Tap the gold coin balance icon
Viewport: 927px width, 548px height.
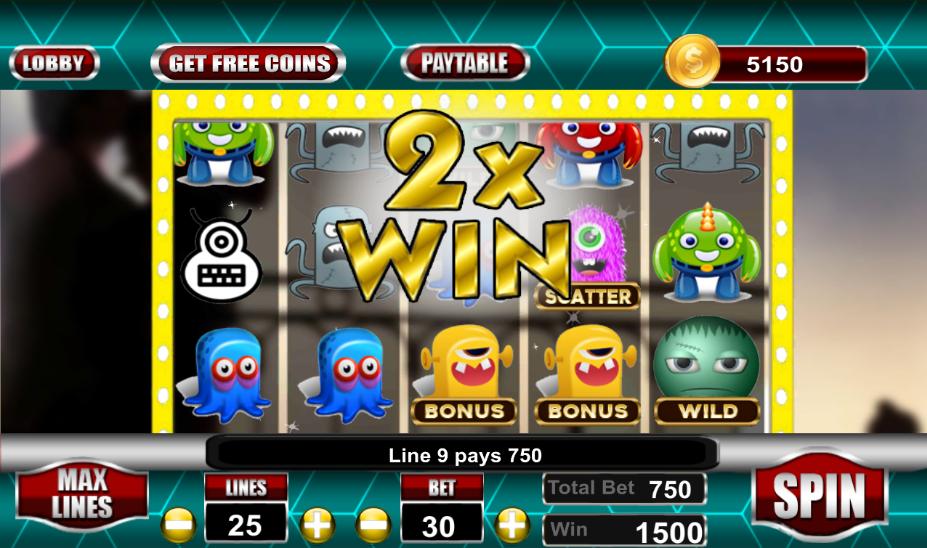[x=692, y=62]
